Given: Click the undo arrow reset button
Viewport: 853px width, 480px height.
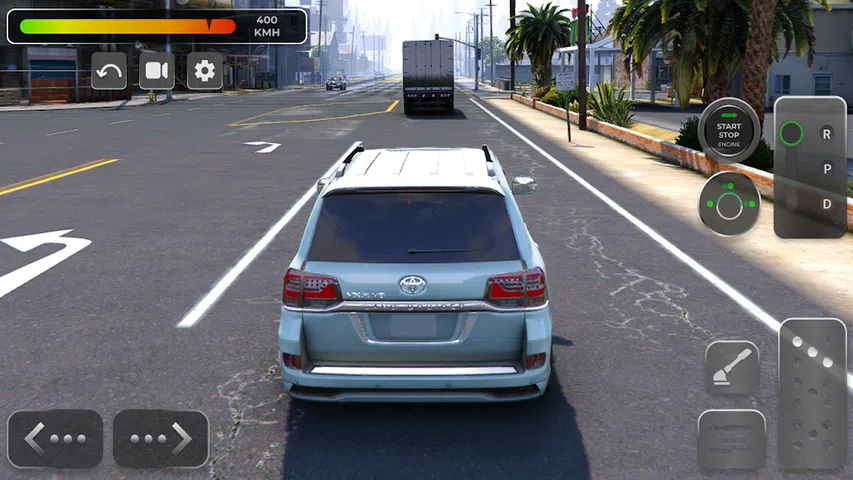Looking at the screenshot, I should pos(109,71).
